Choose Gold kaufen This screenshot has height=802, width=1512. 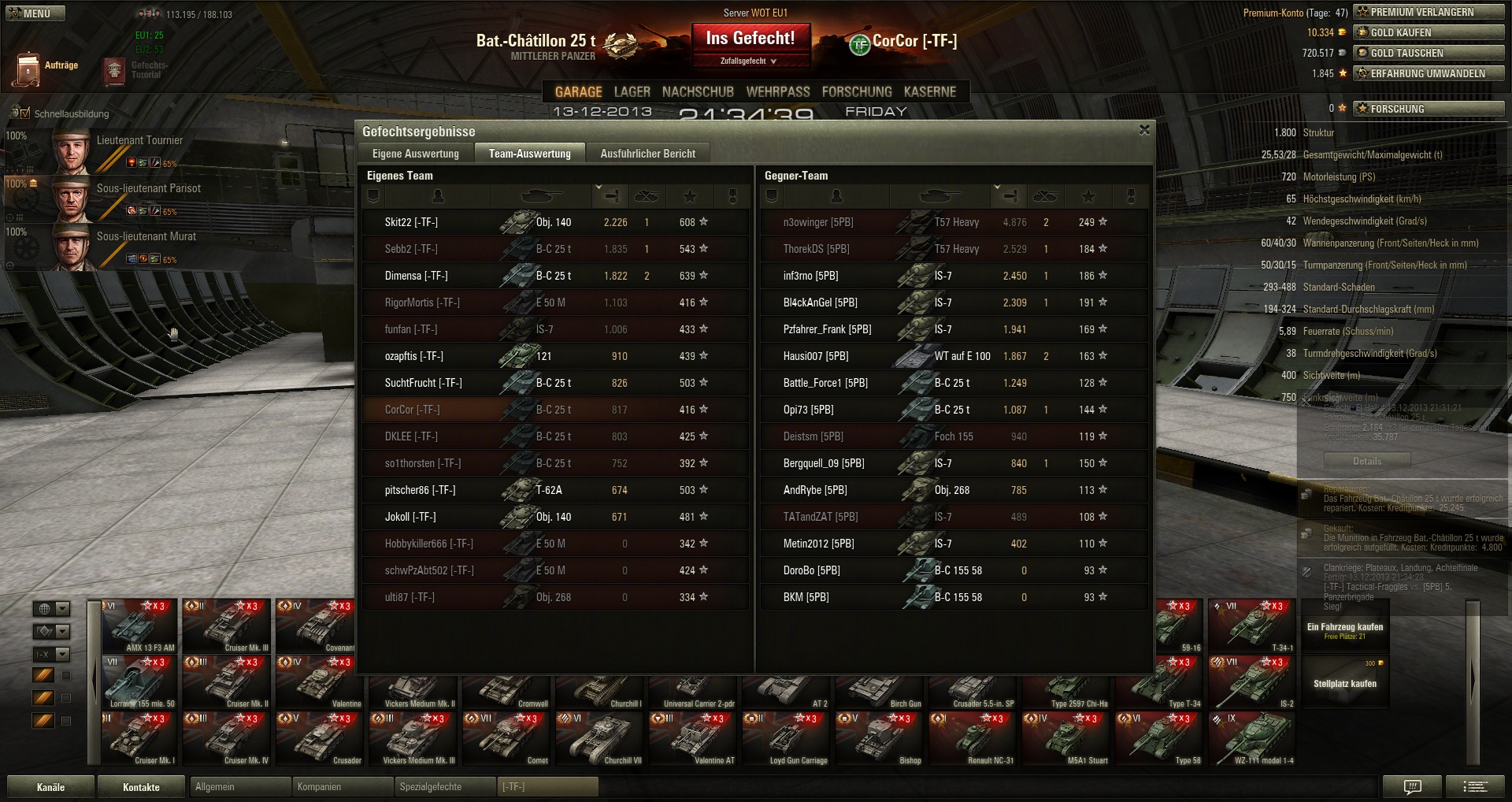1429,32
